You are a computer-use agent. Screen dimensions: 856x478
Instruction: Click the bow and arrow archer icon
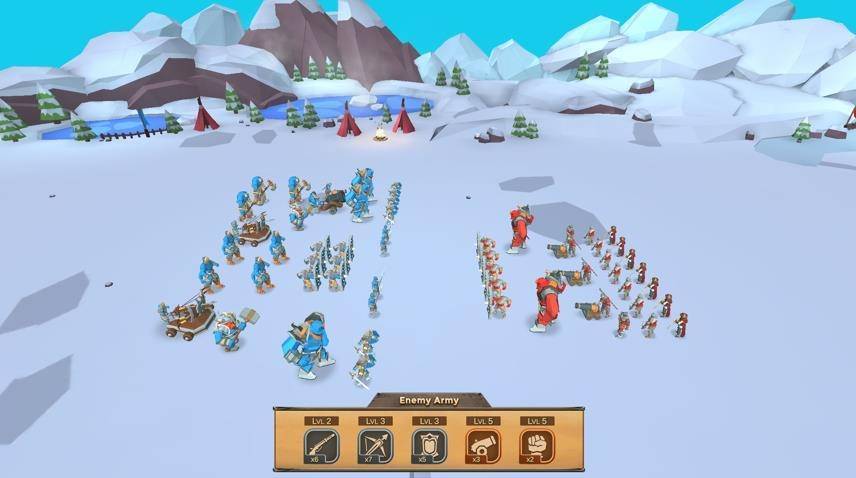coord(374,445)
